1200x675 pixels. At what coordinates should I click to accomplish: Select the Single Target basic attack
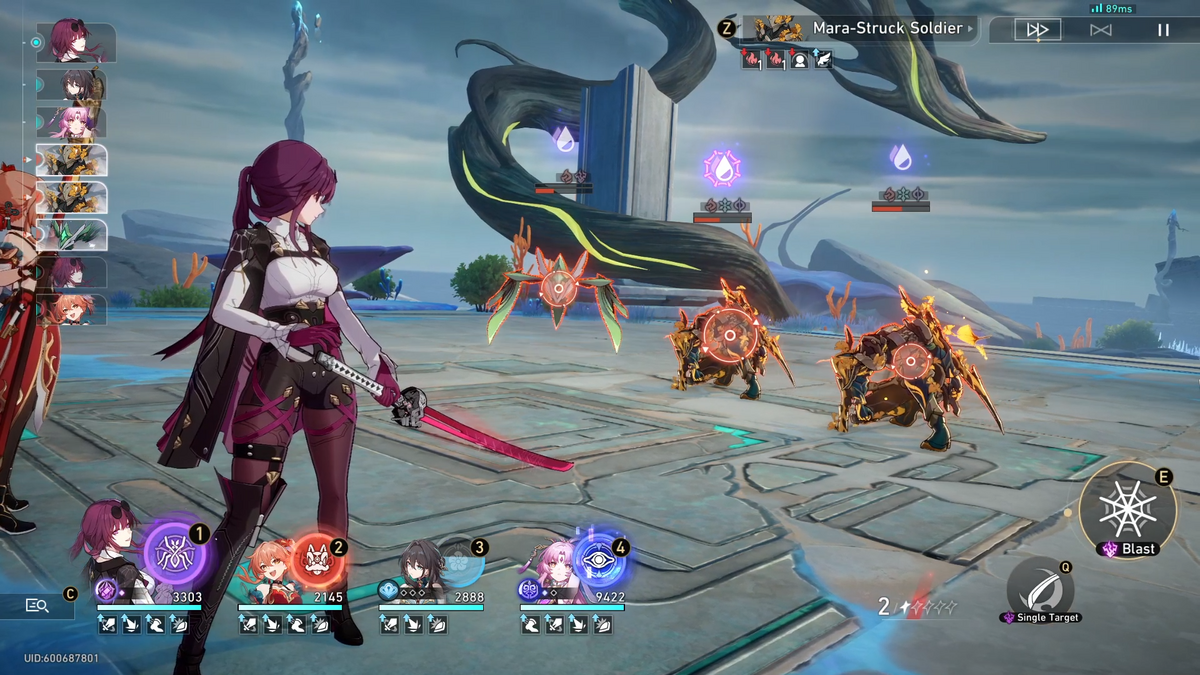pyautogui.click(x=1040, y=590)
